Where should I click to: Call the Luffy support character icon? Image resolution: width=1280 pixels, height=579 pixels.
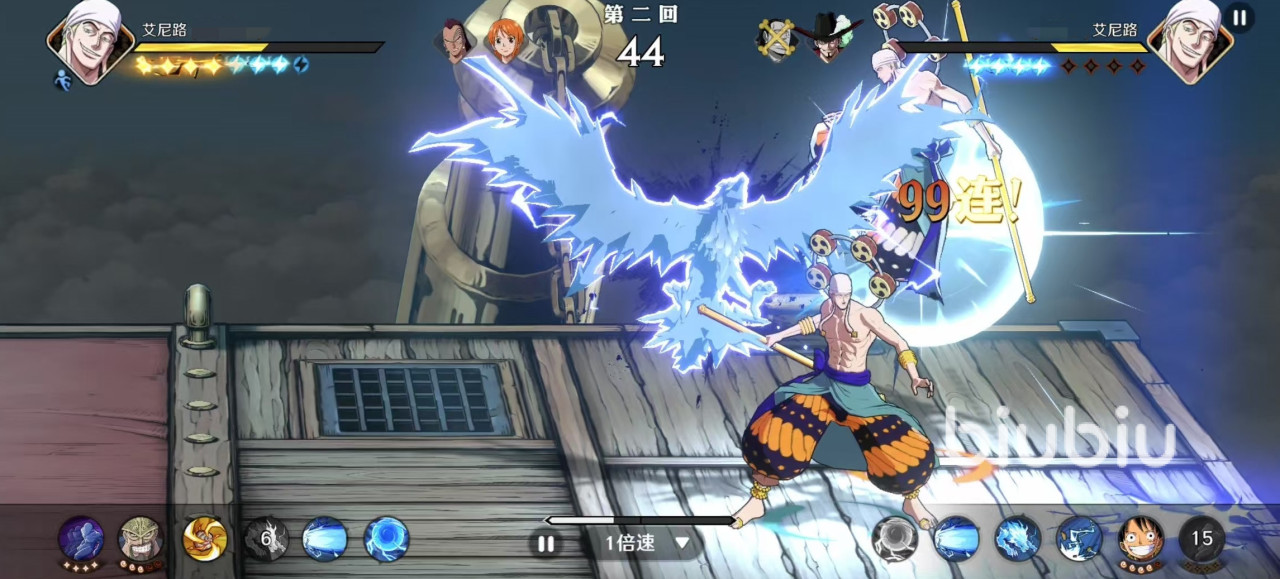click(1140, 539)
